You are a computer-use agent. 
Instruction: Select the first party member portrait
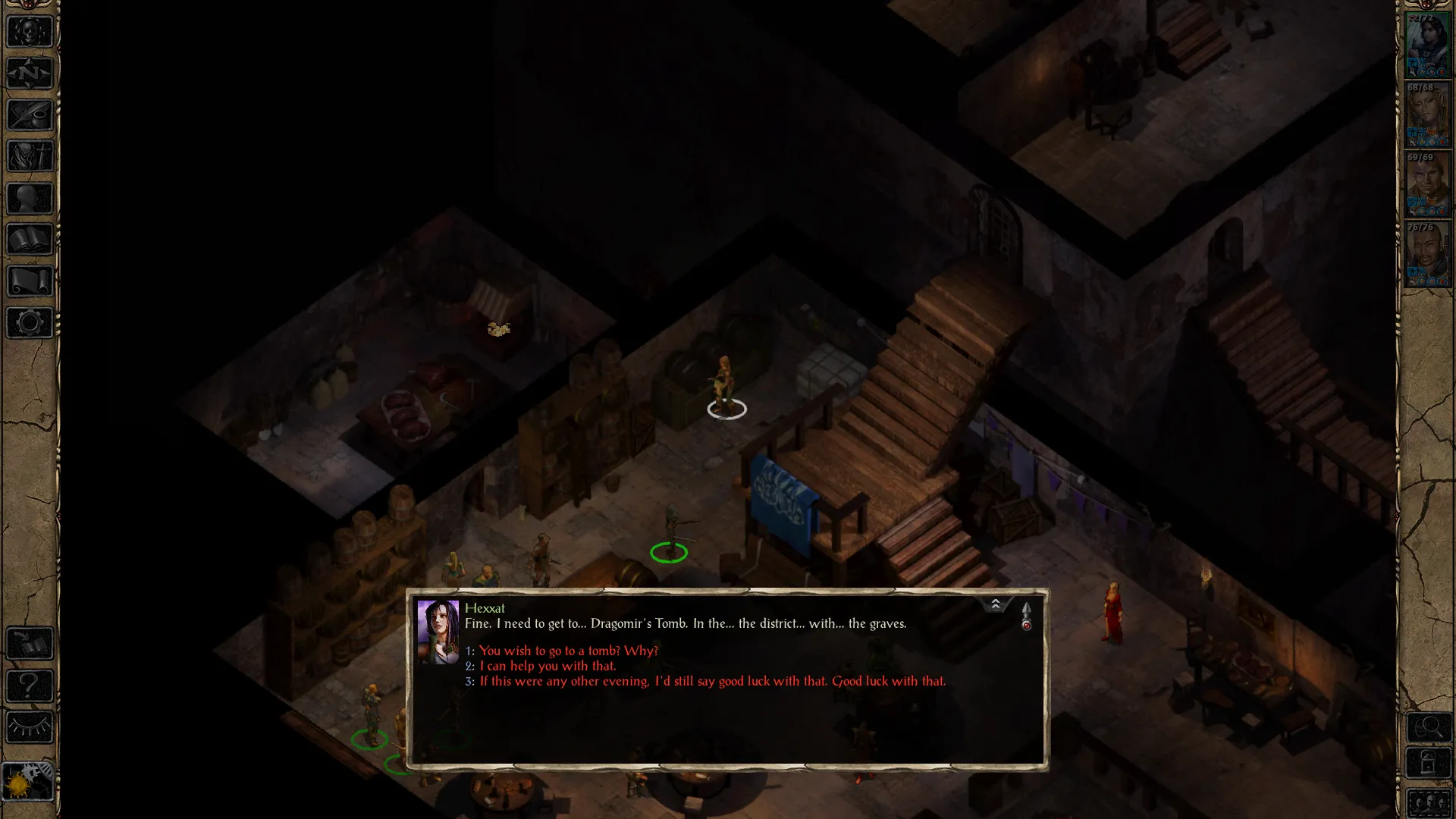[1427, 45]
